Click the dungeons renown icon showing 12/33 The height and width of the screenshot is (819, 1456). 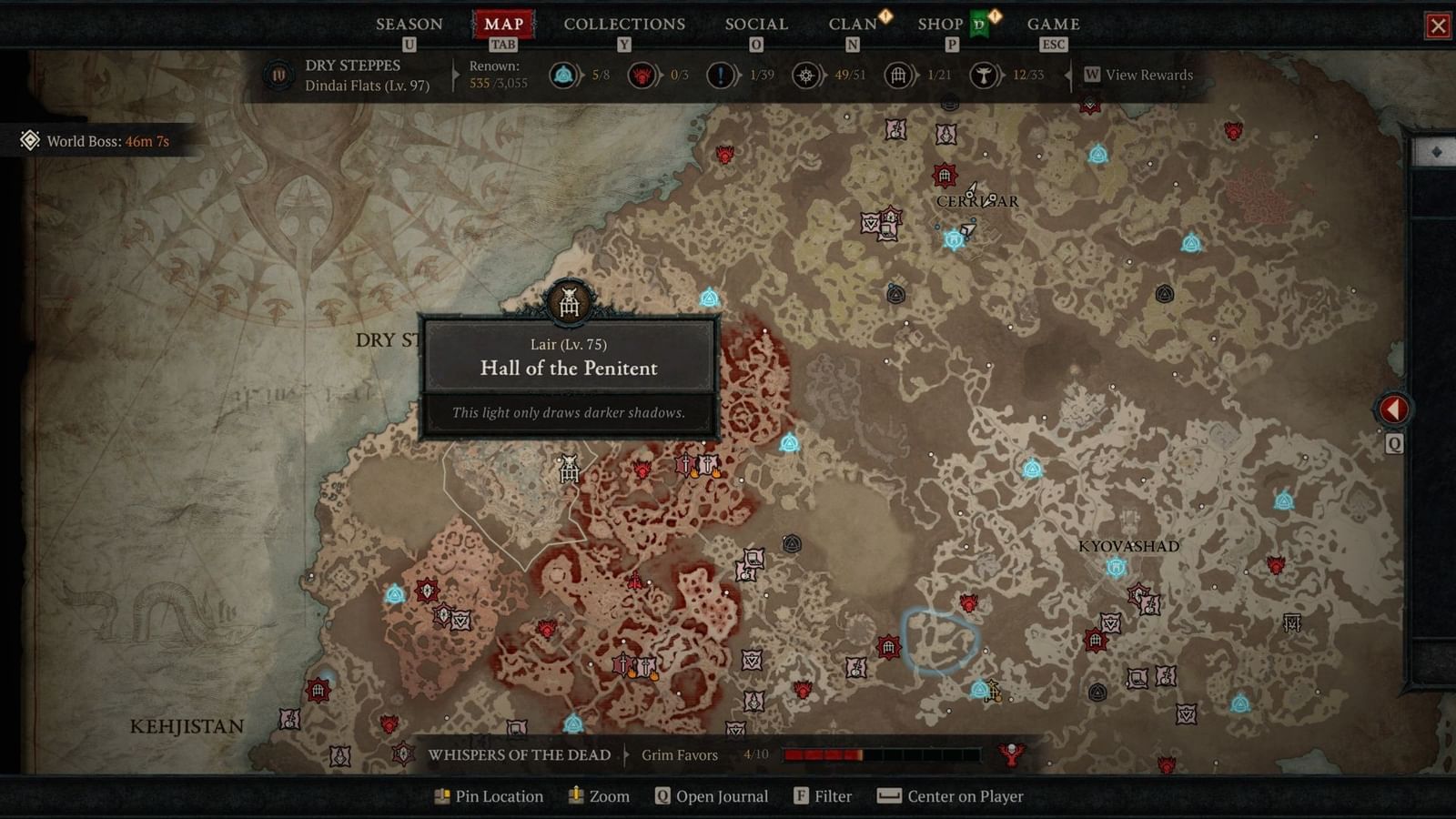(x=984, y=76)
